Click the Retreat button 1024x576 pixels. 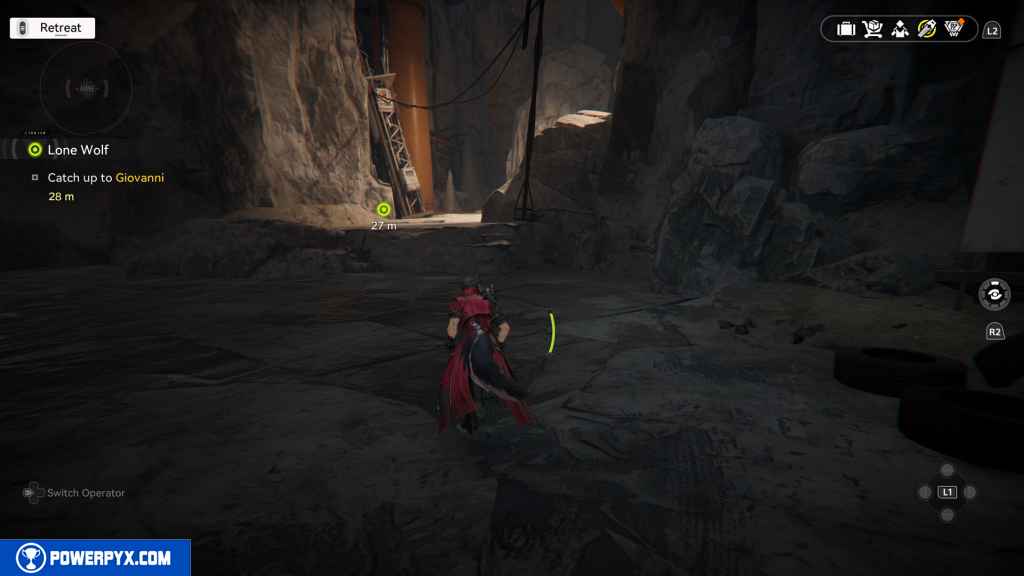click(52, 28)
